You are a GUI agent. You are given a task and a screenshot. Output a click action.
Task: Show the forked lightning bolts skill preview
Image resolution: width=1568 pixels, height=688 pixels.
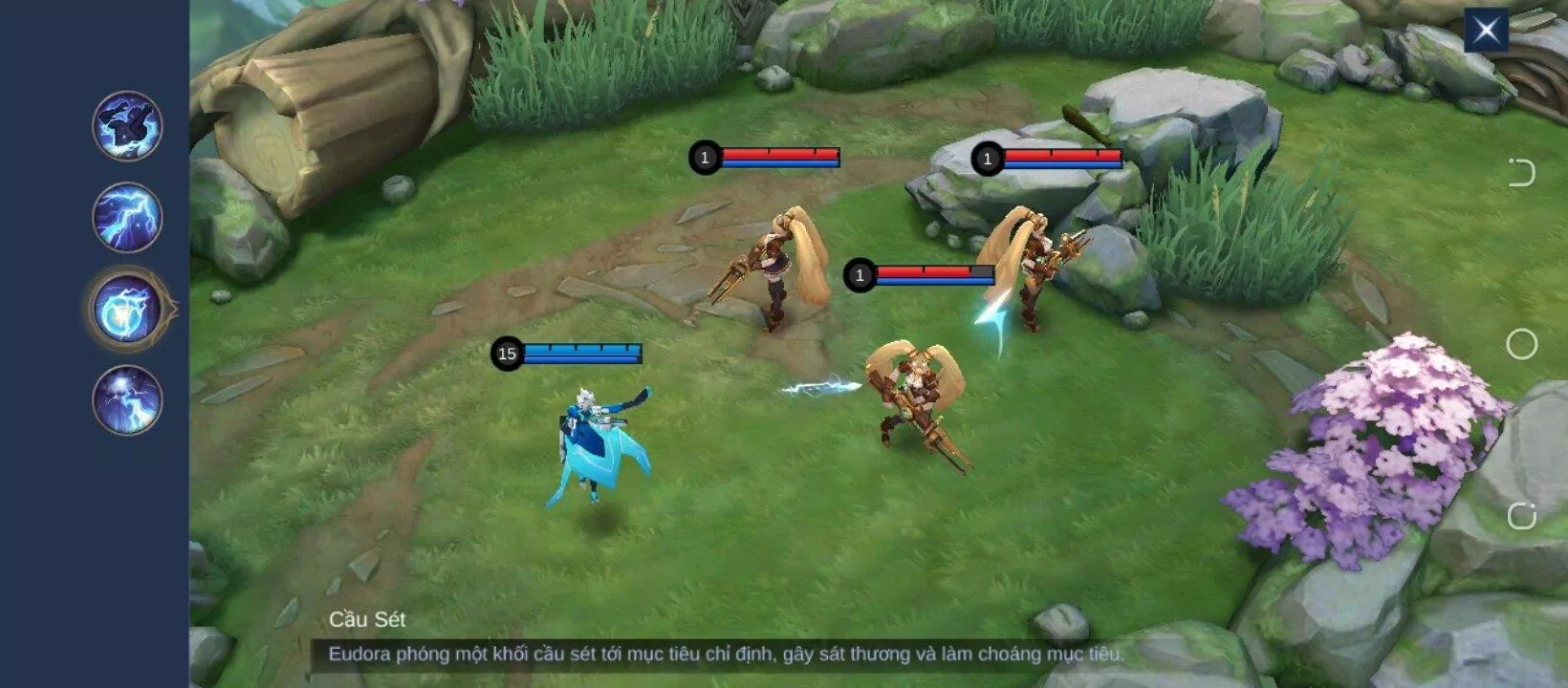(127, 218)
